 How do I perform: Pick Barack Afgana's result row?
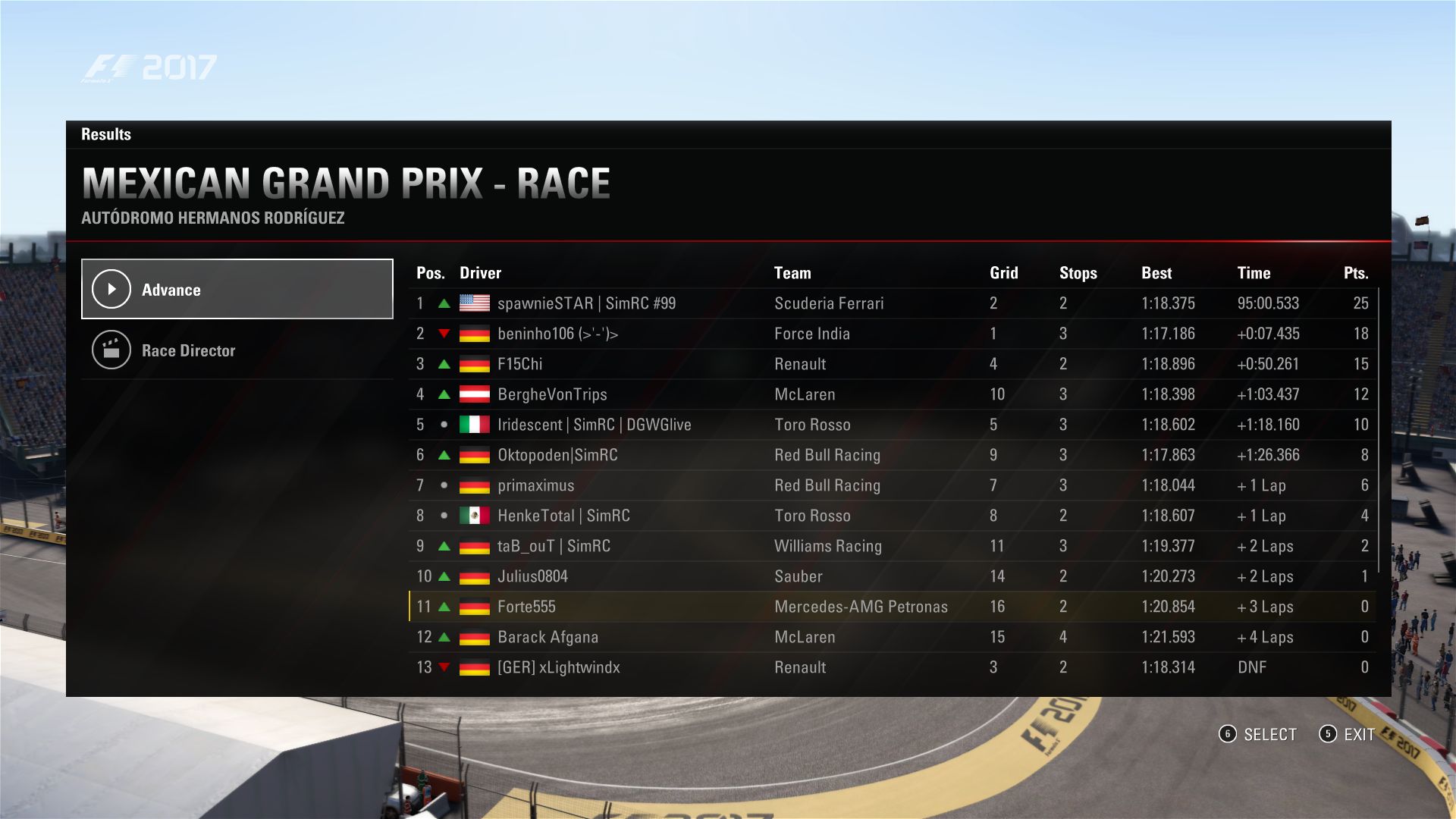891,637
